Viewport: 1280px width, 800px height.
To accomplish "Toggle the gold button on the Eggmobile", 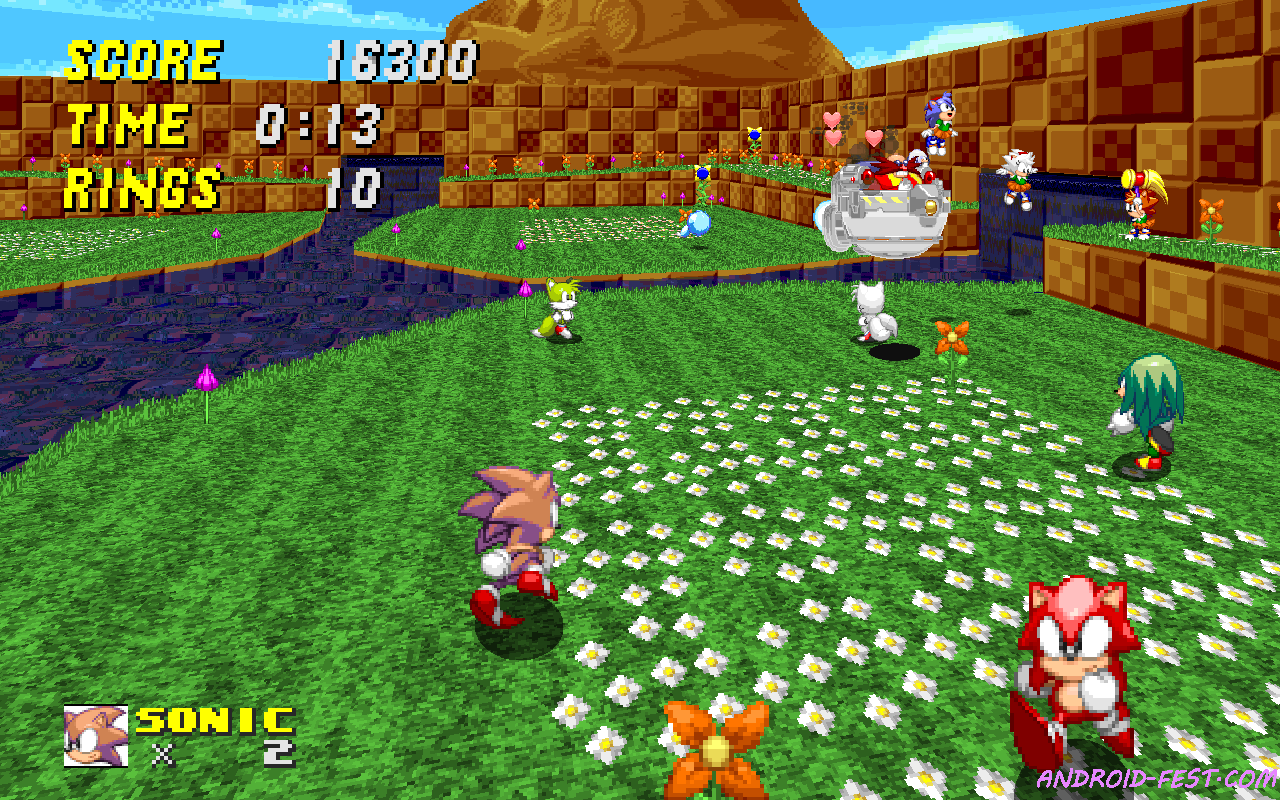I will pyautogui.click(x=932, y=207).
